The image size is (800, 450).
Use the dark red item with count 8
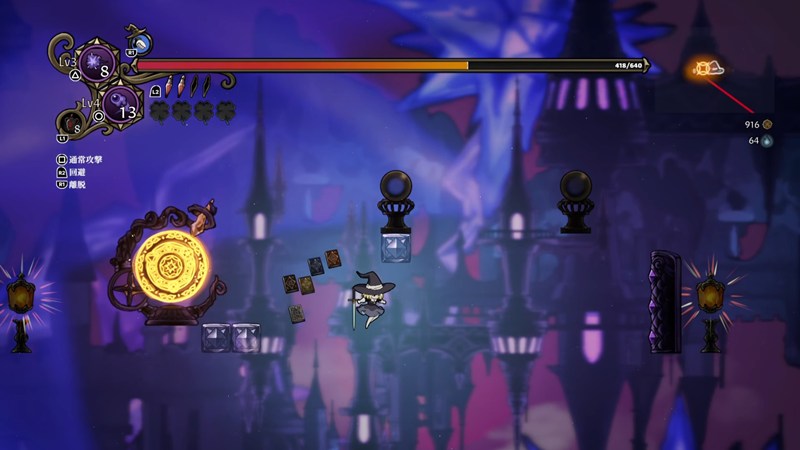coord(70,124)
